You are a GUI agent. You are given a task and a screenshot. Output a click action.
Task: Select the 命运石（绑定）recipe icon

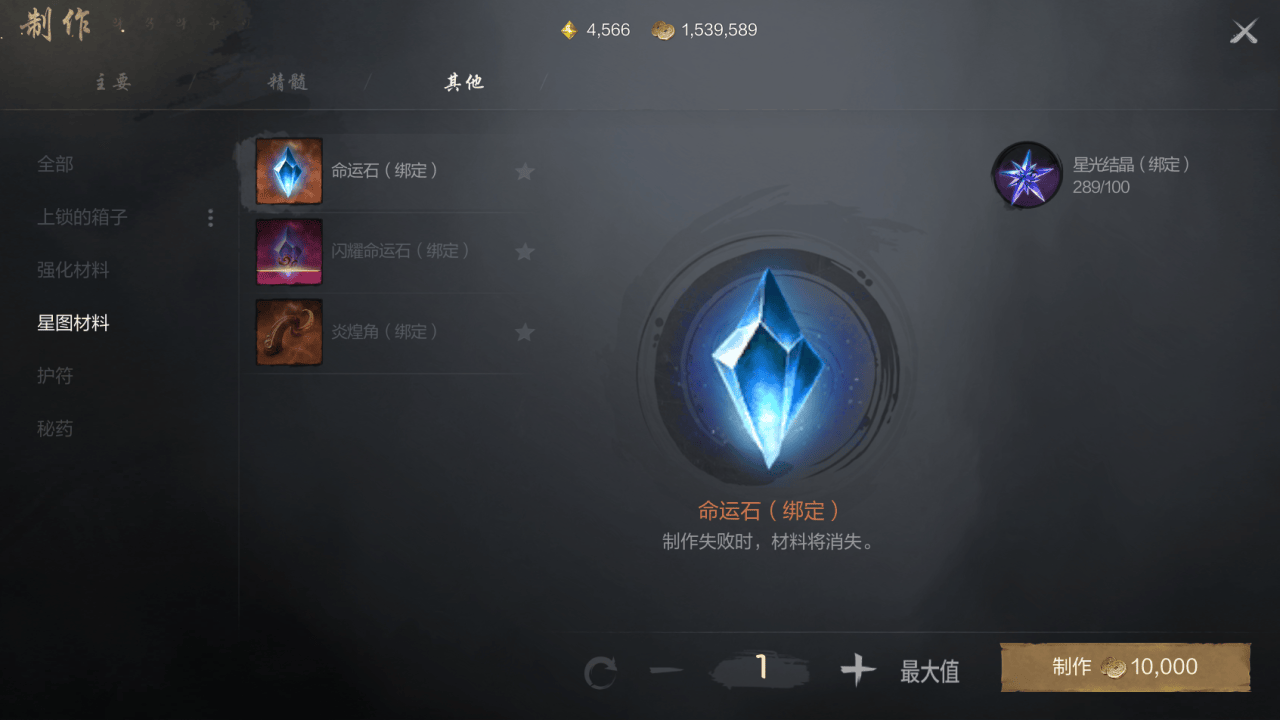(x=288, y=170)
